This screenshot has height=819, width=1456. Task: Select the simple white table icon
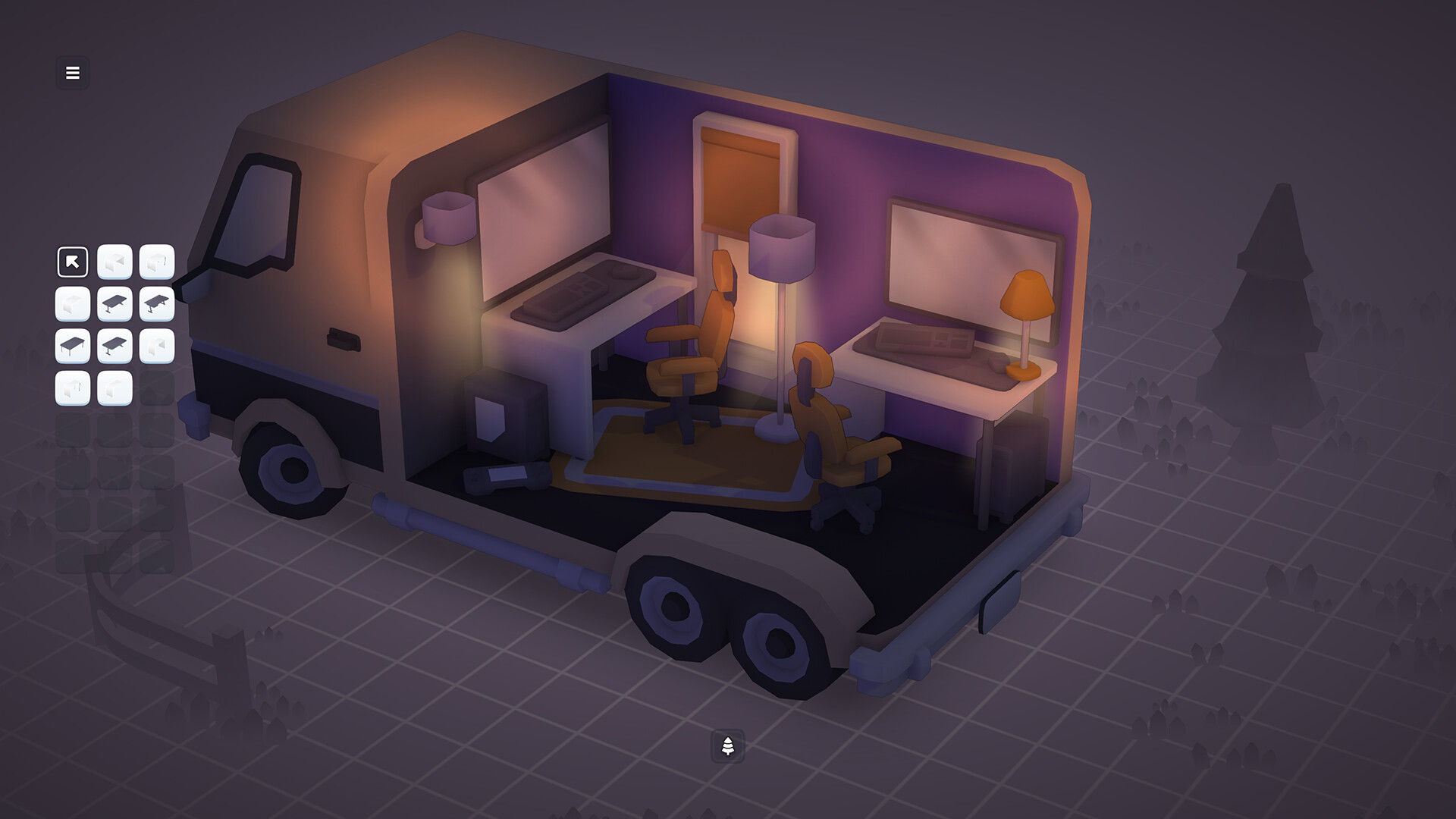click(x=72, y=303)
